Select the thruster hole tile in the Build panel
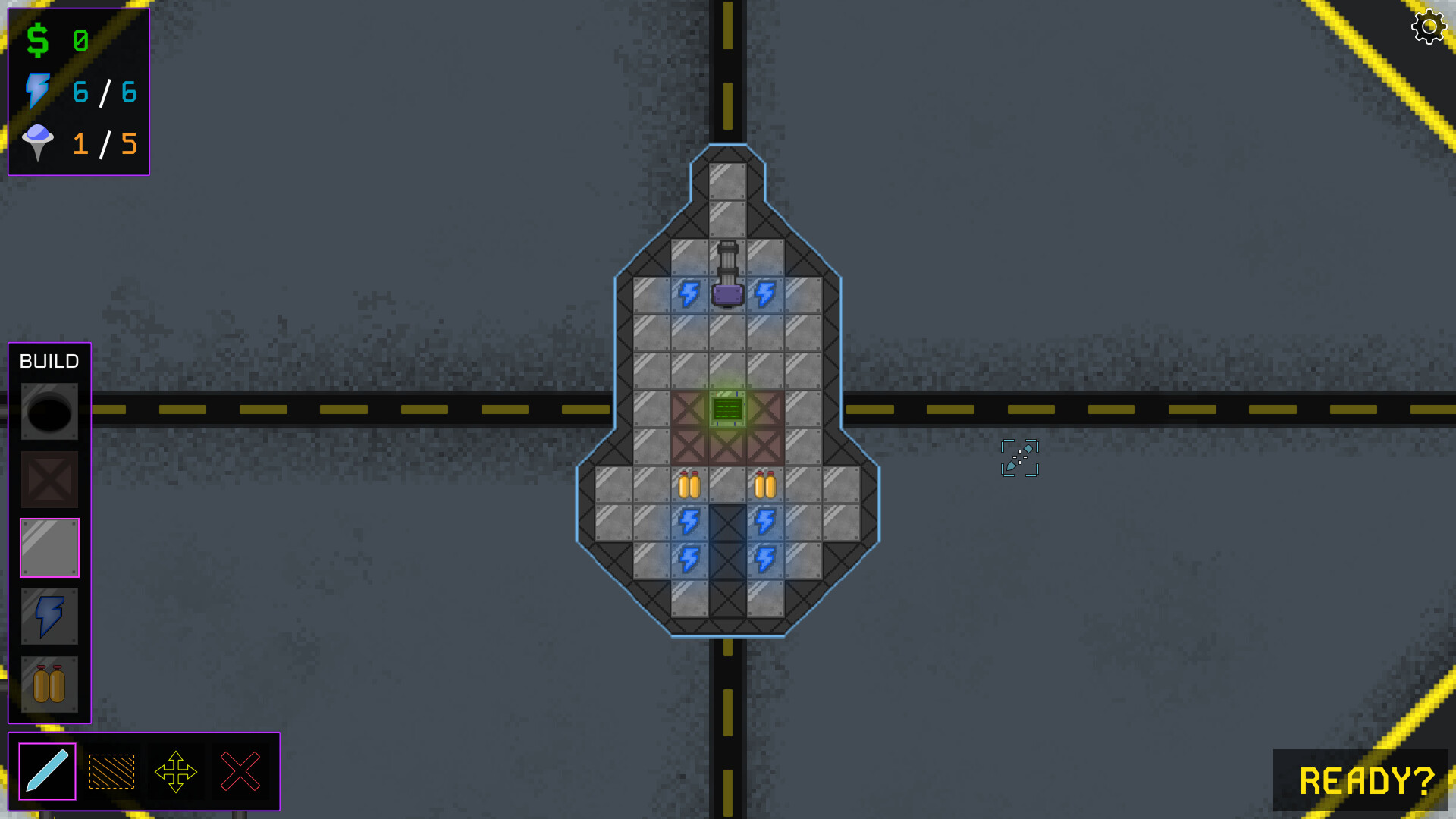 coord(49,411)
